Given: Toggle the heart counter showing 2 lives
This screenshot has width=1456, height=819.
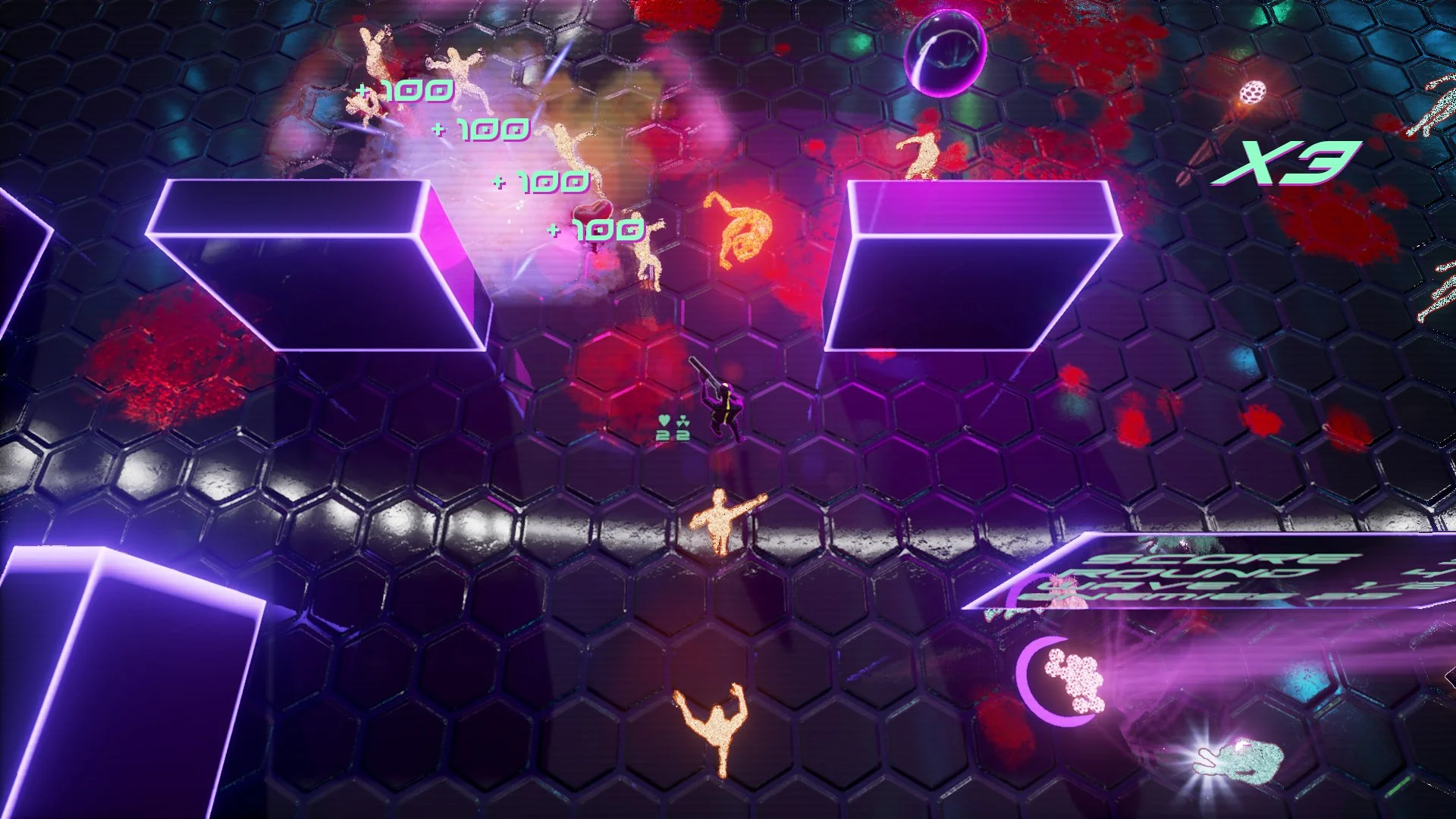Looking at the screenshot, I should click(x=661, y=437).
